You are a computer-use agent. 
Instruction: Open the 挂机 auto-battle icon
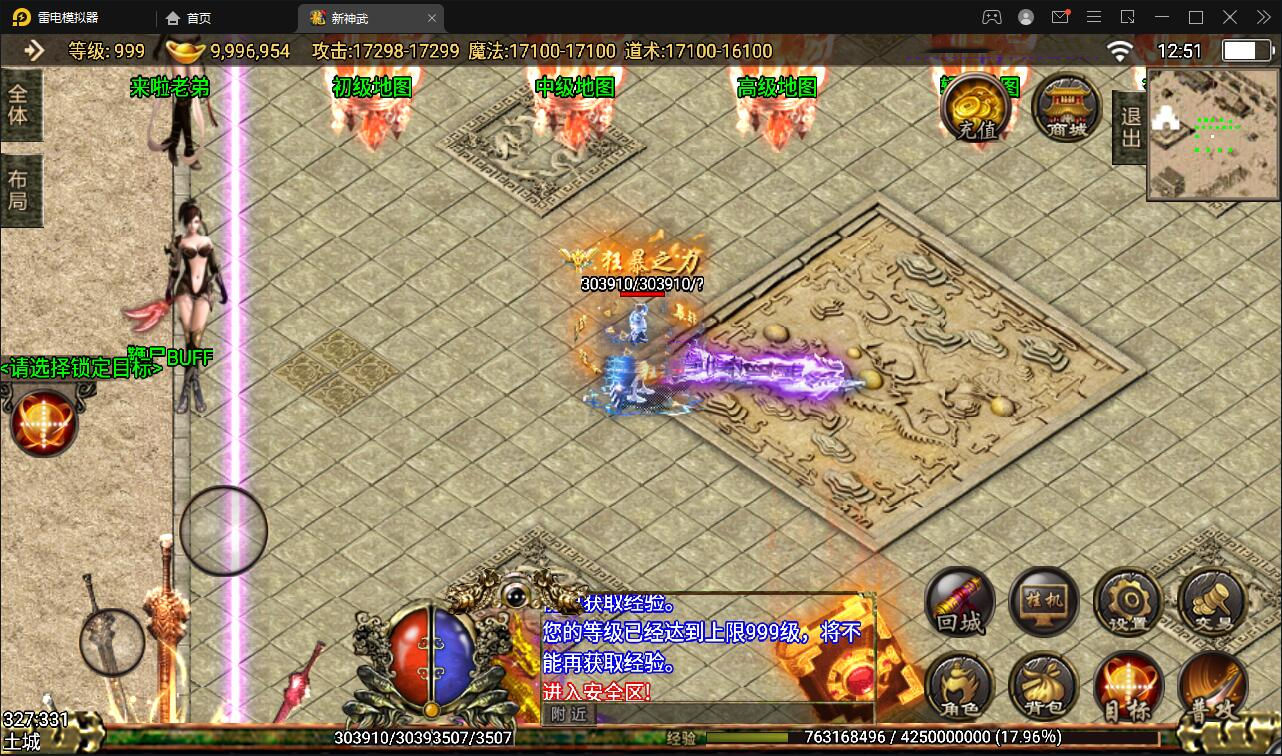coord(1043,601)
